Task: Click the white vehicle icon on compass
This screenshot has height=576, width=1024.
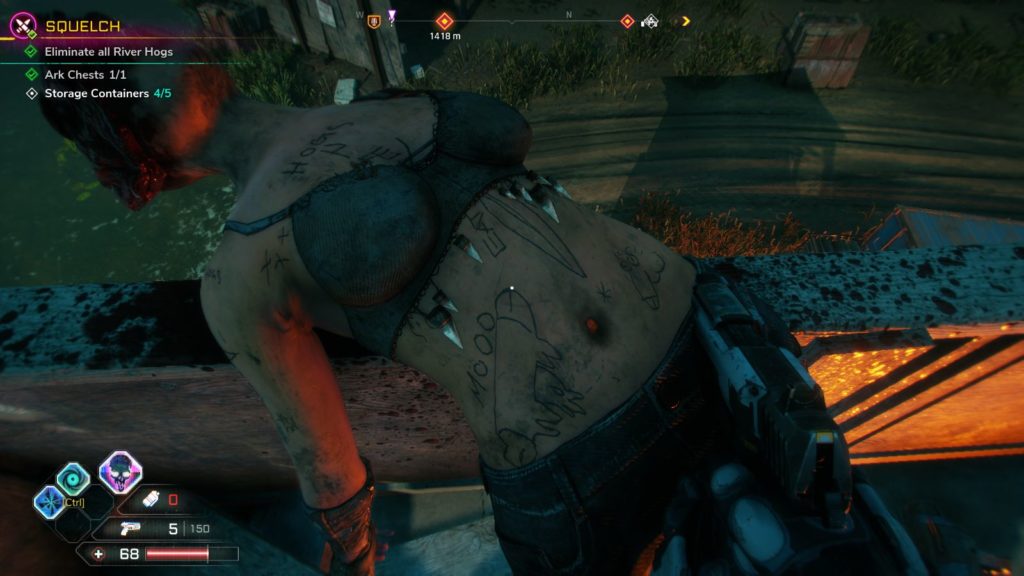Action: (x=650, y=20)
